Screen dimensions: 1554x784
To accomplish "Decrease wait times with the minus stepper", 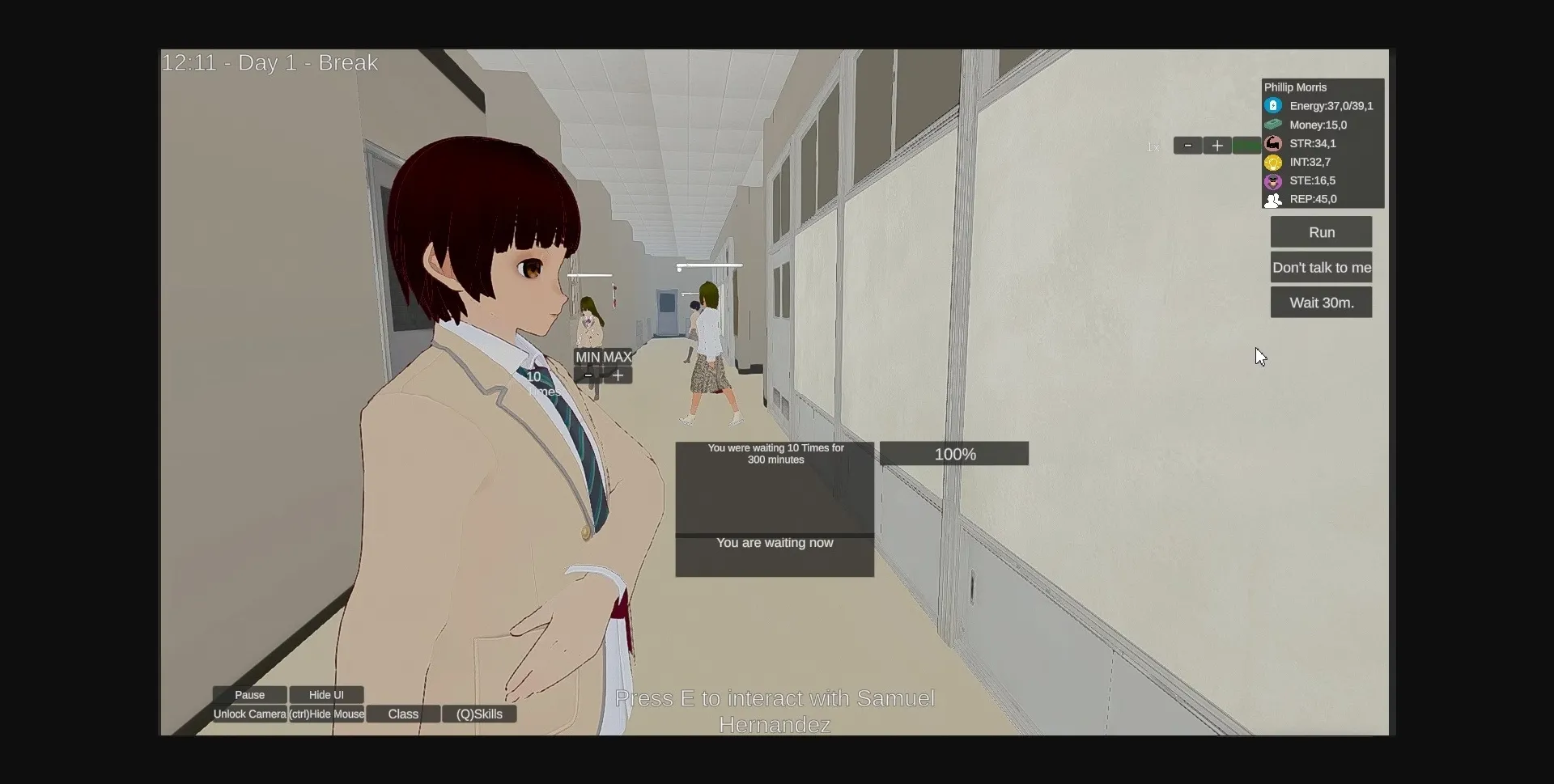I will (588, 375).
